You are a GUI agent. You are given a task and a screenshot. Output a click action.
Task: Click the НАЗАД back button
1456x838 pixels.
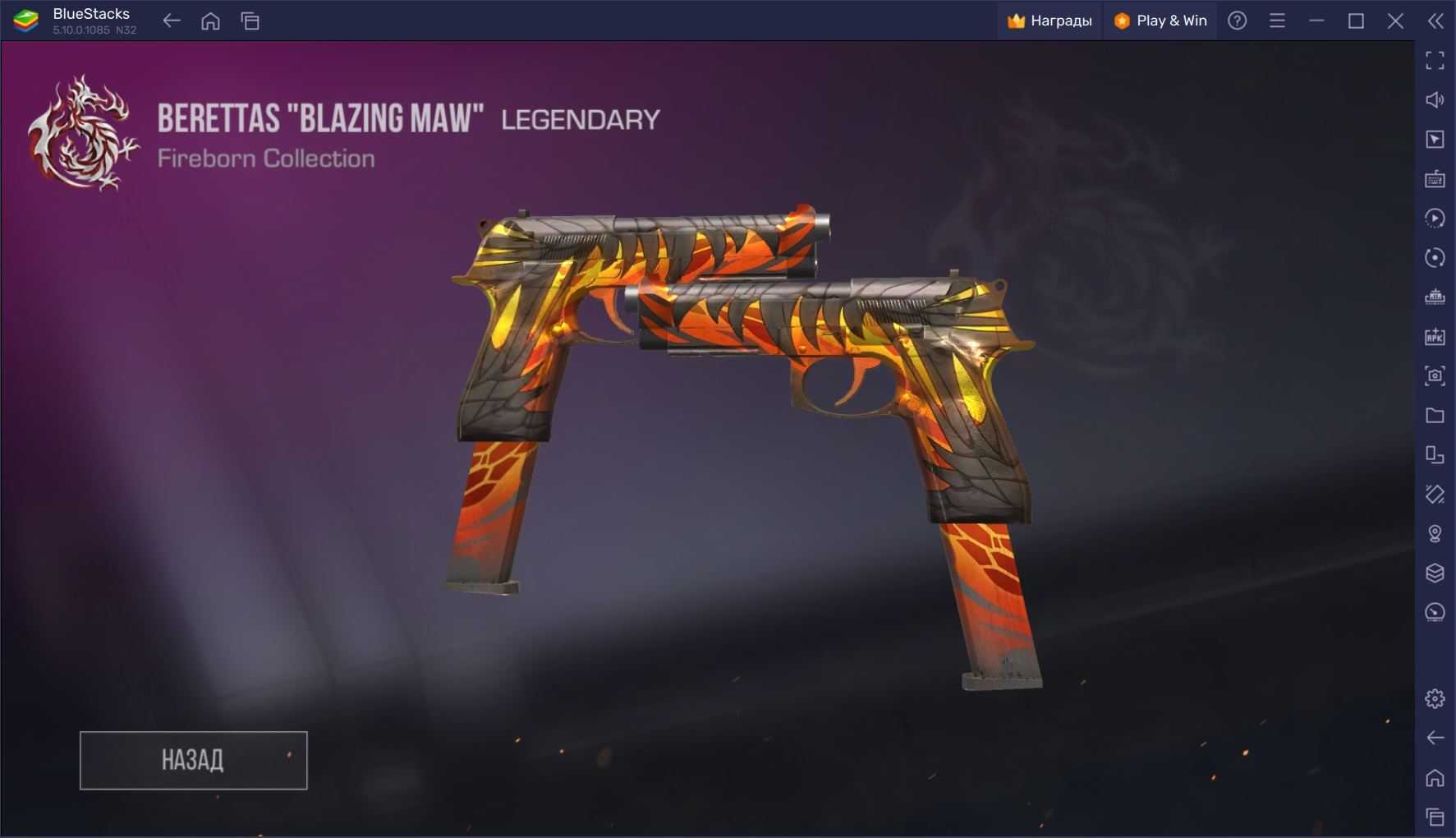coord(193,760)
